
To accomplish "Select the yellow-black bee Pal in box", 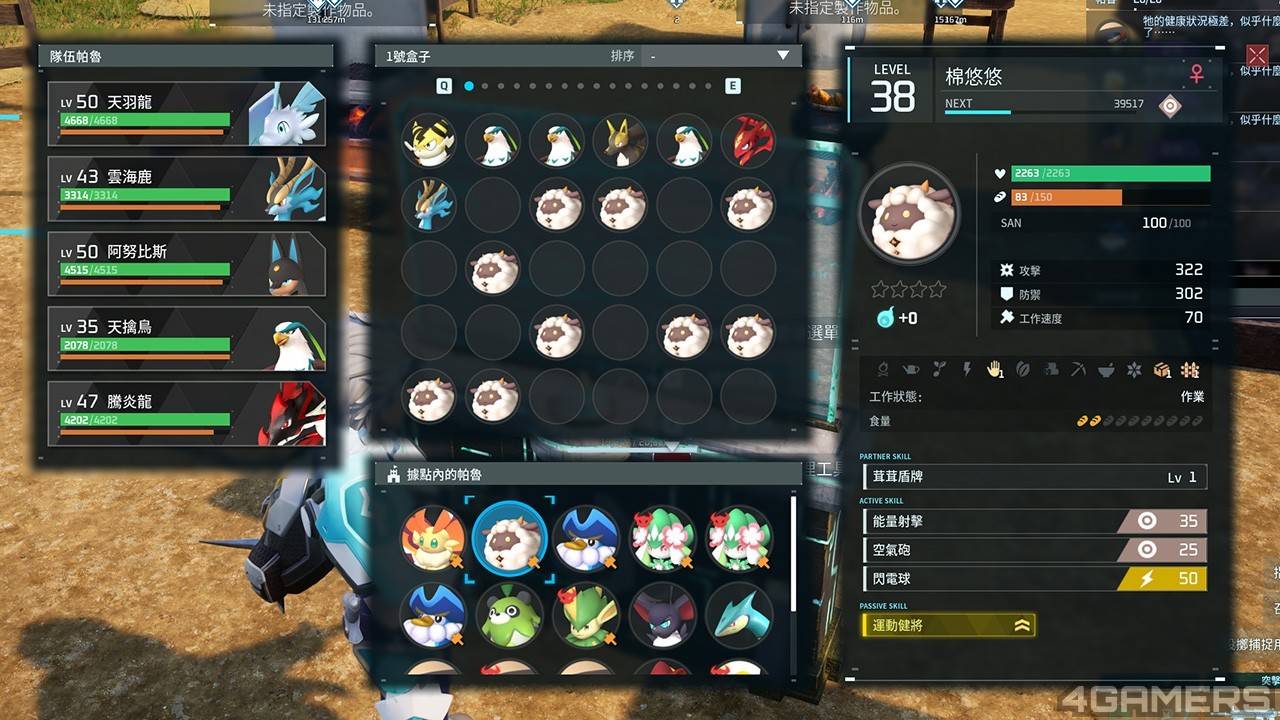I will coord(429,141).
